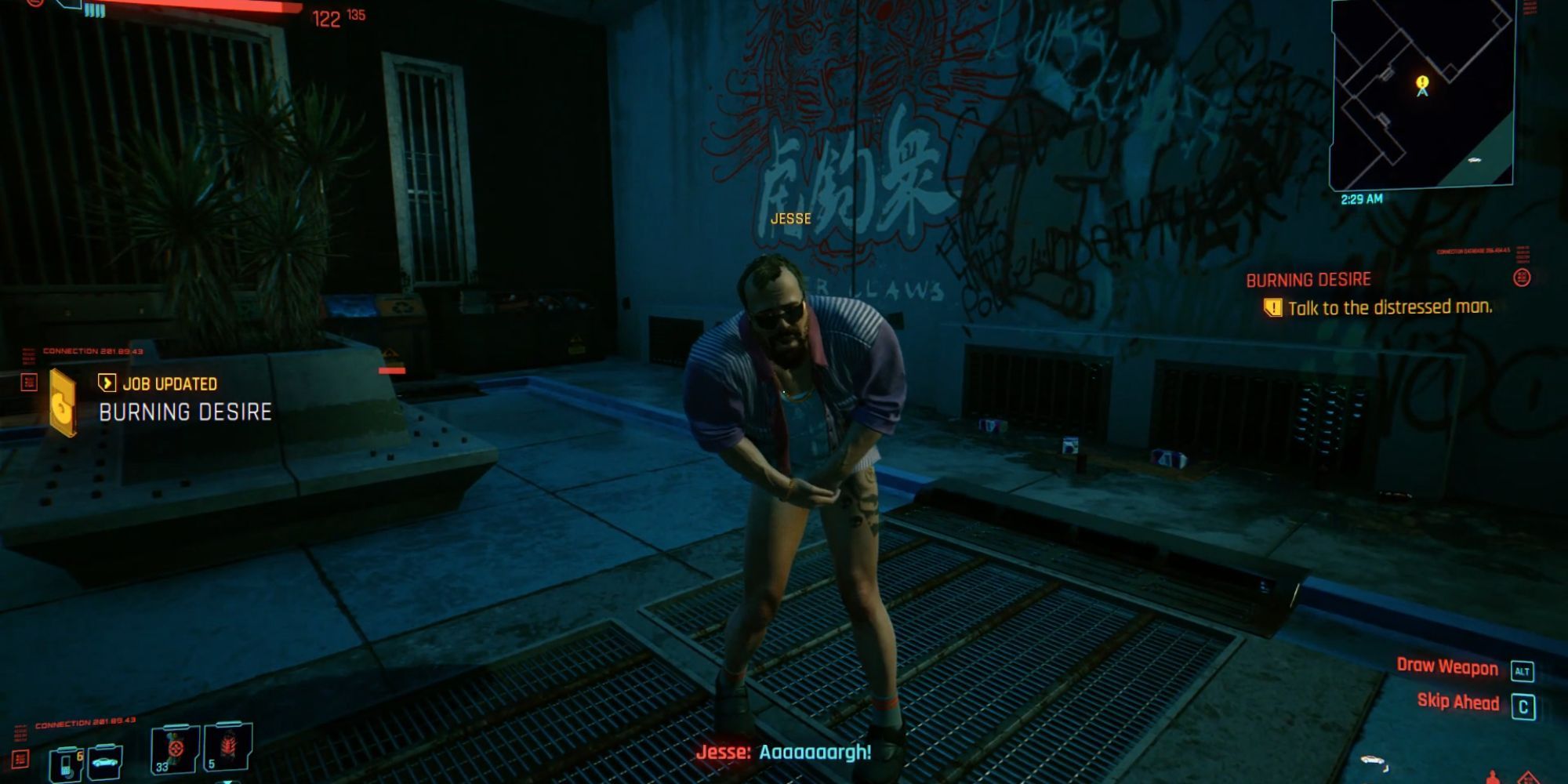Collapse the JOB UPDATED notification panel

[167, 385]
